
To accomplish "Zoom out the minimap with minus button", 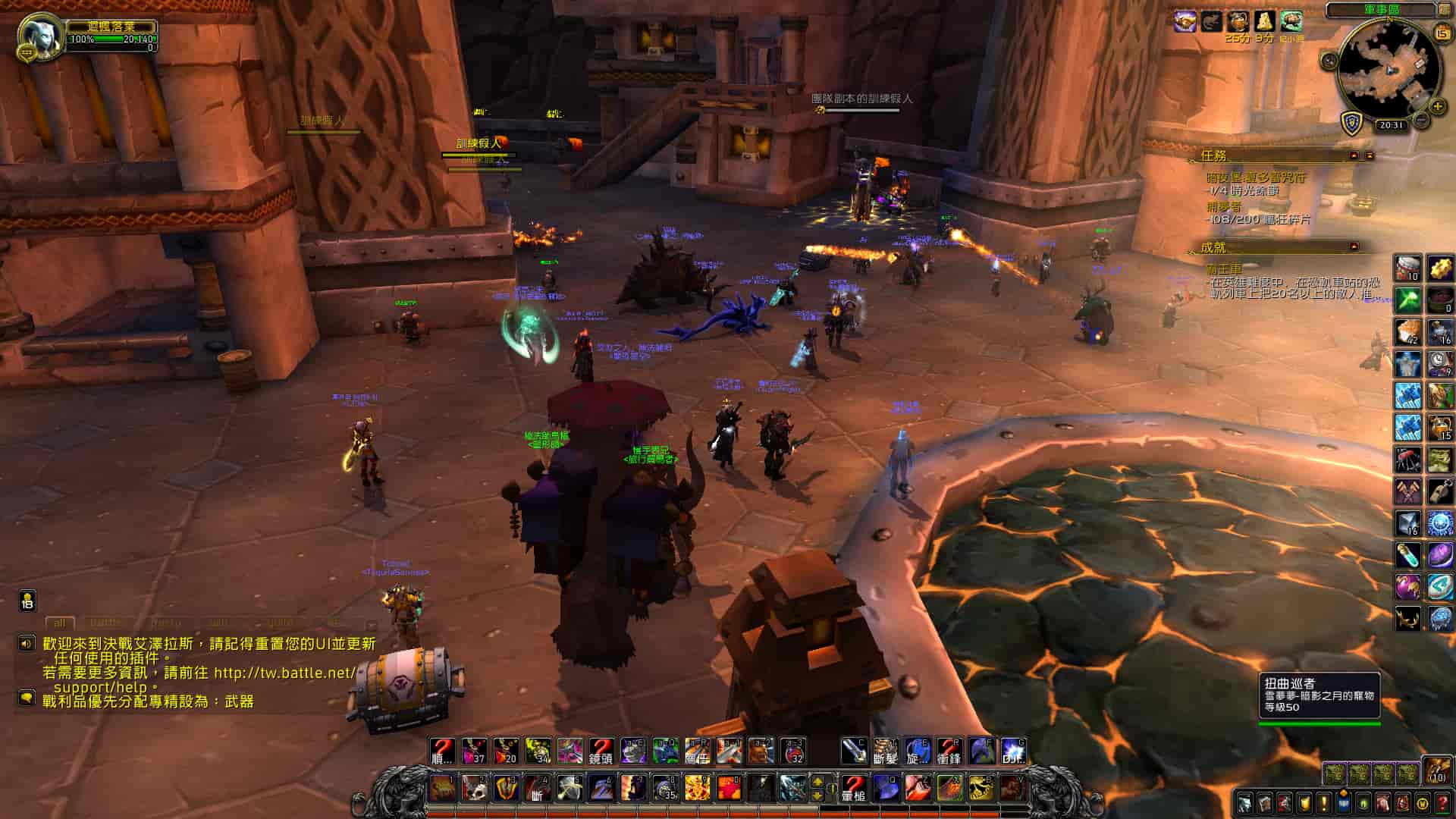I will [1422, 120].
